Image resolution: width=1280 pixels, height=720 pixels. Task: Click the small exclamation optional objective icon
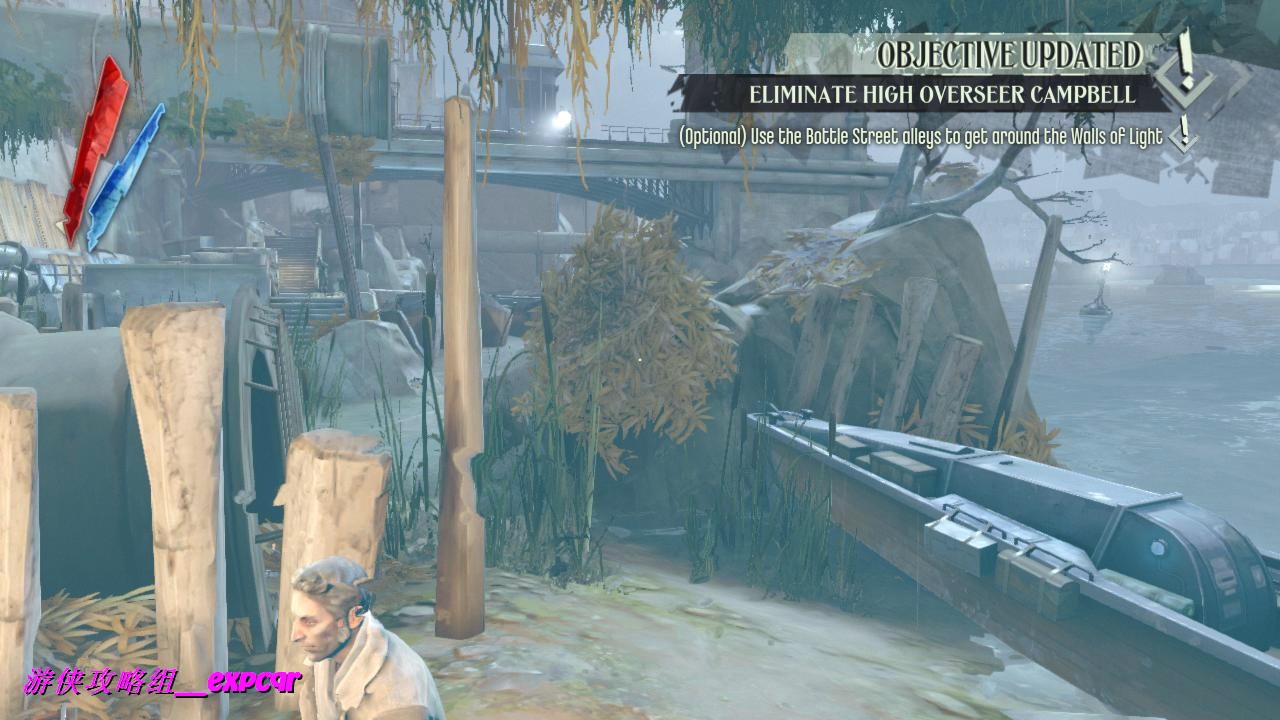pos(1184,133)
